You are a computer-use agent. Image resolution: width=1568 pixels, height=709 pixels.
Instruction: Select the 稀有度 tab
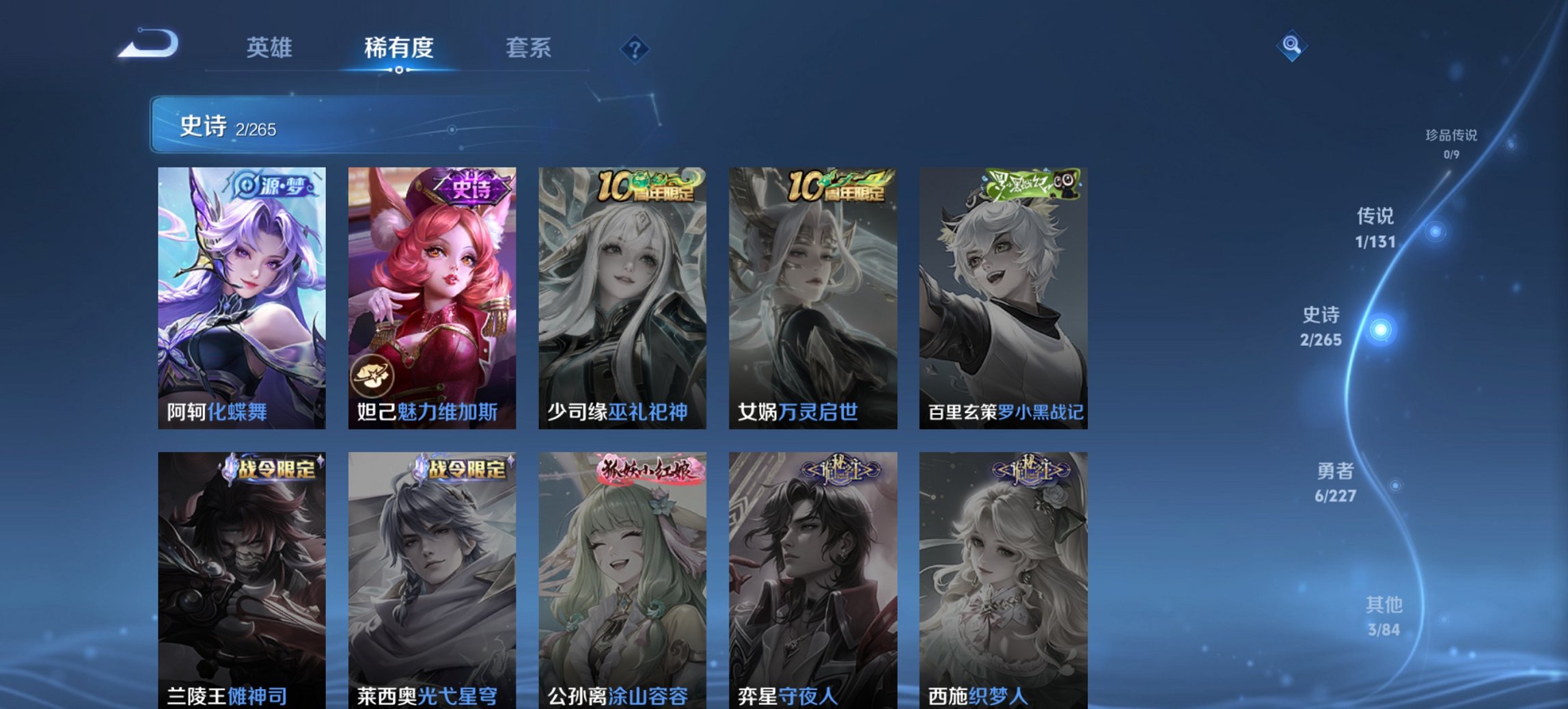(398, 48)
